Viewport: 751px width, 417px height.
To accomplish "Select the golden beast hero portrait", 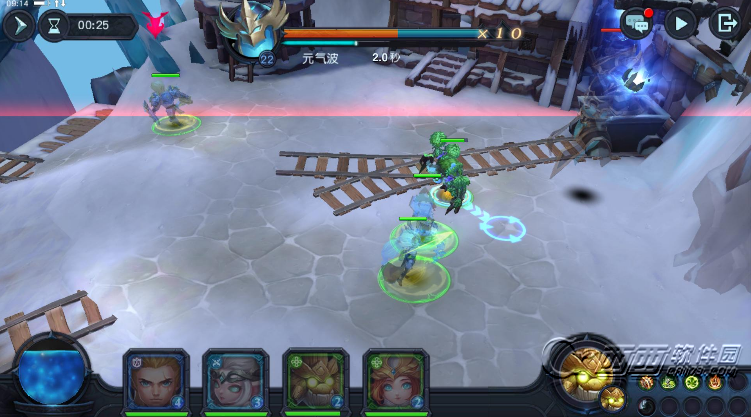I will click(x=313, y=378).
